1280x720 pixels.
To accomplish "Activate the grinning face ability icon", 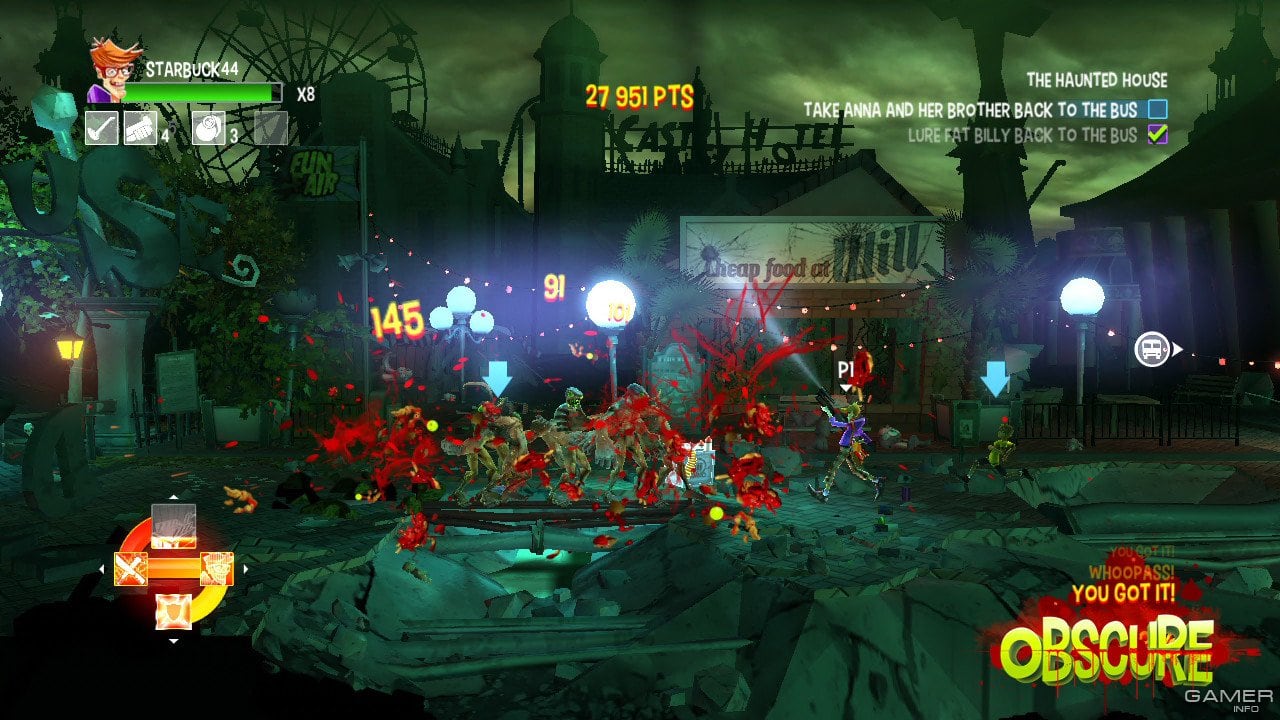I will click(x=217, y=569).
